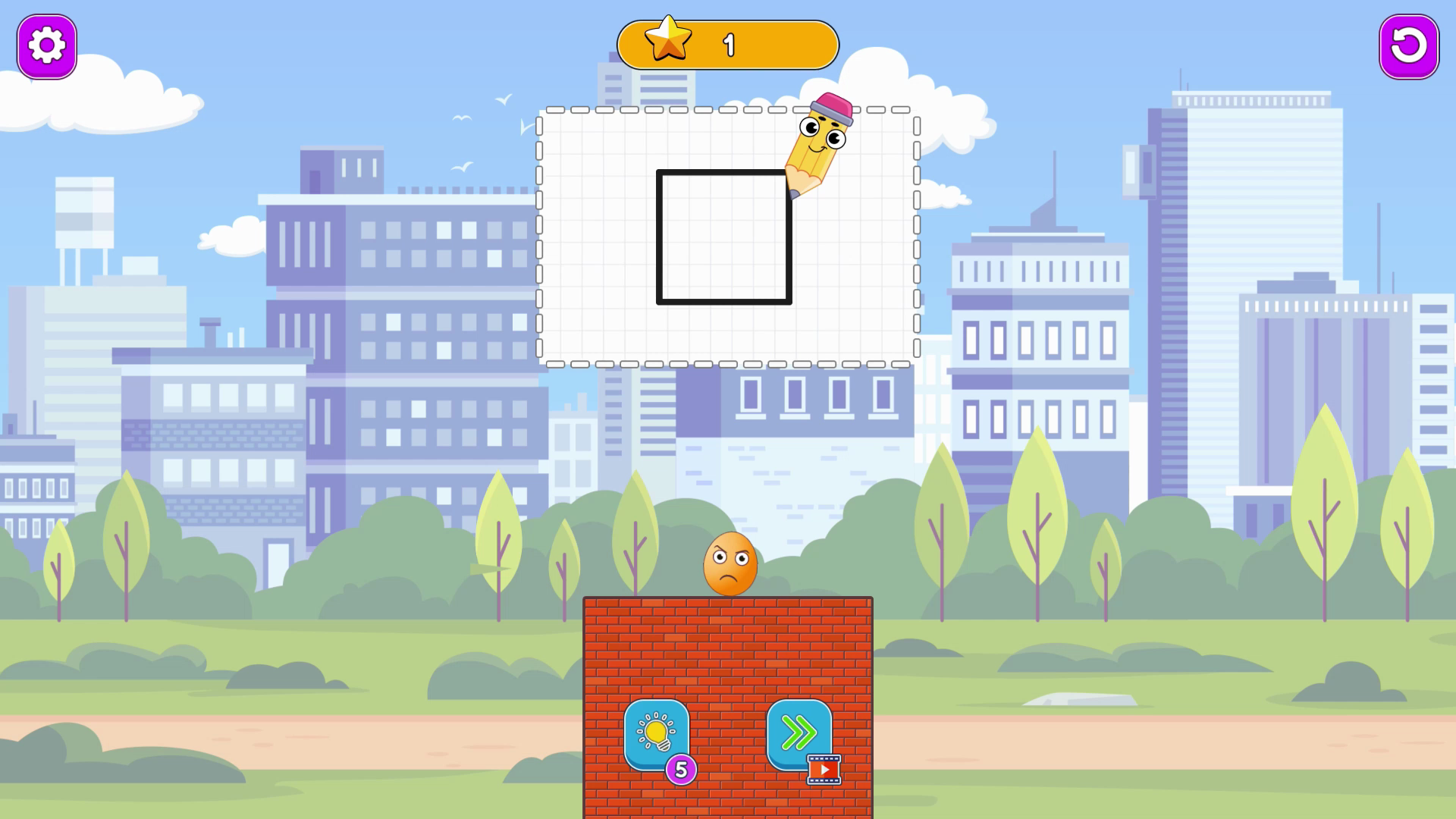The width and height of the screenshot is (1456, 819).
Task: Click the gear button to open options
Action: click(x=46, y=45)
